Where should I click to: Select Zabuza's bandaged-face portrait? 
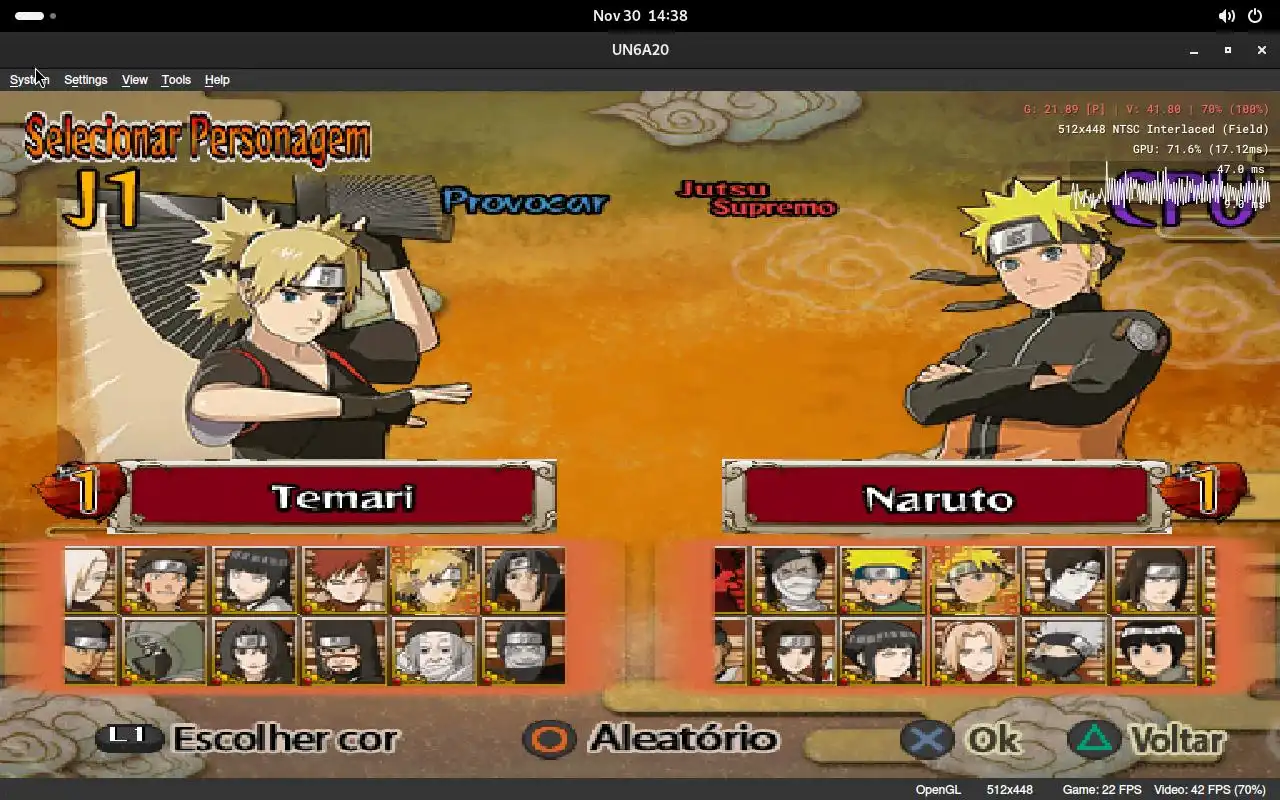(x=794, y=579)
